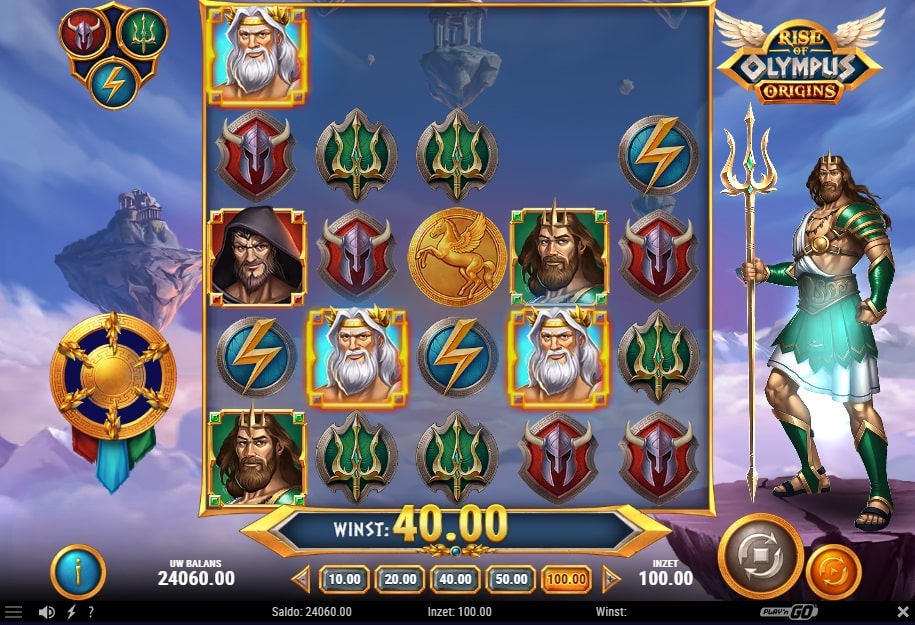Choose the 20.00 bet option
915x625 pixels.
coord(400,578)
